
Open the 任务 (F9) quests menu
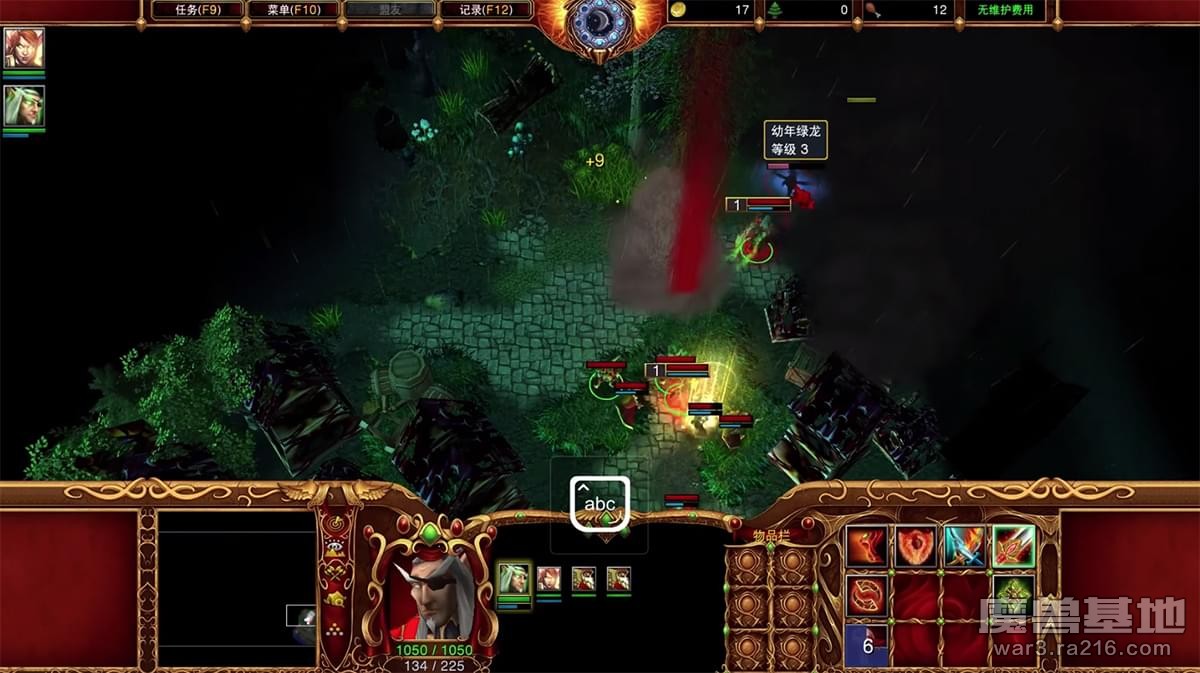click(197, 10)
